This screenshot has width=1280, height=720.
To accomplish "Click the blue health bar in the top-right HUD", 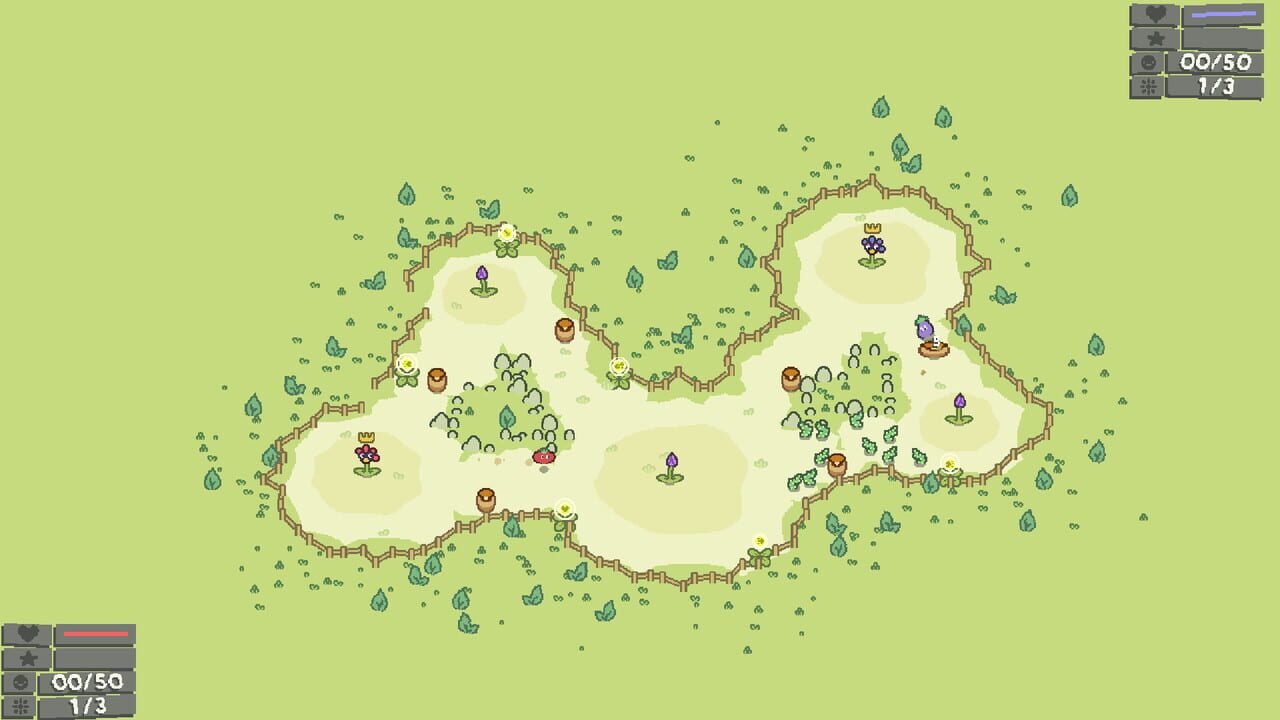I will point(1224,13).
